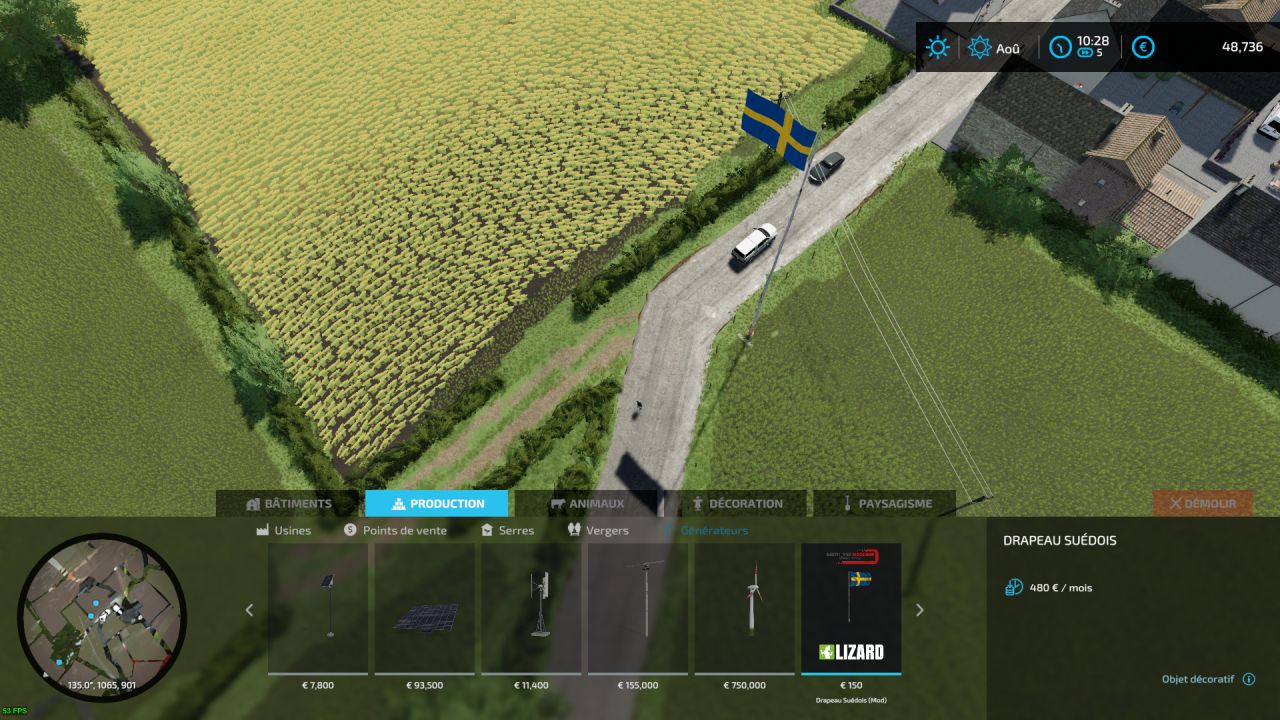
Task: Expand previous items with the left chevron
Action: pos(248,610)
